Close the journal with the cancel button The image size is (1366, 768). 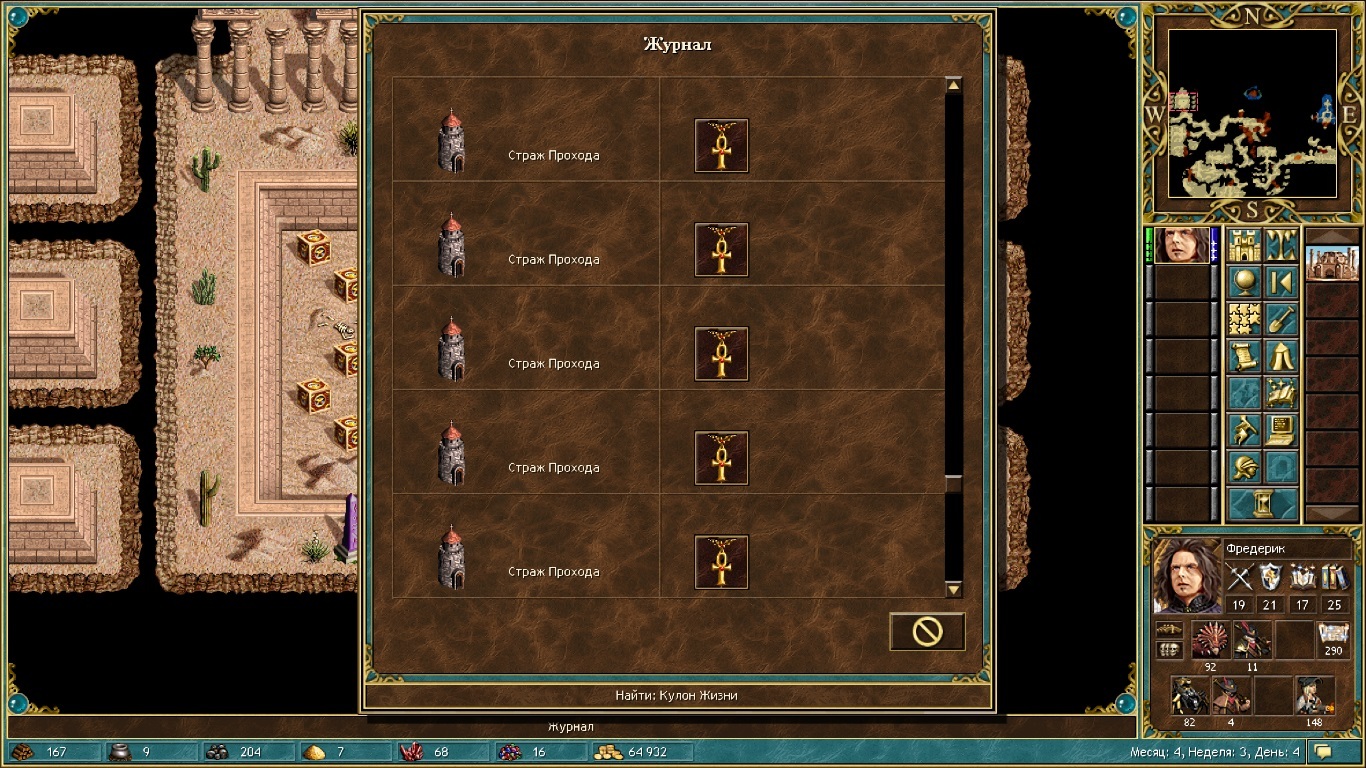pos(927,631)
